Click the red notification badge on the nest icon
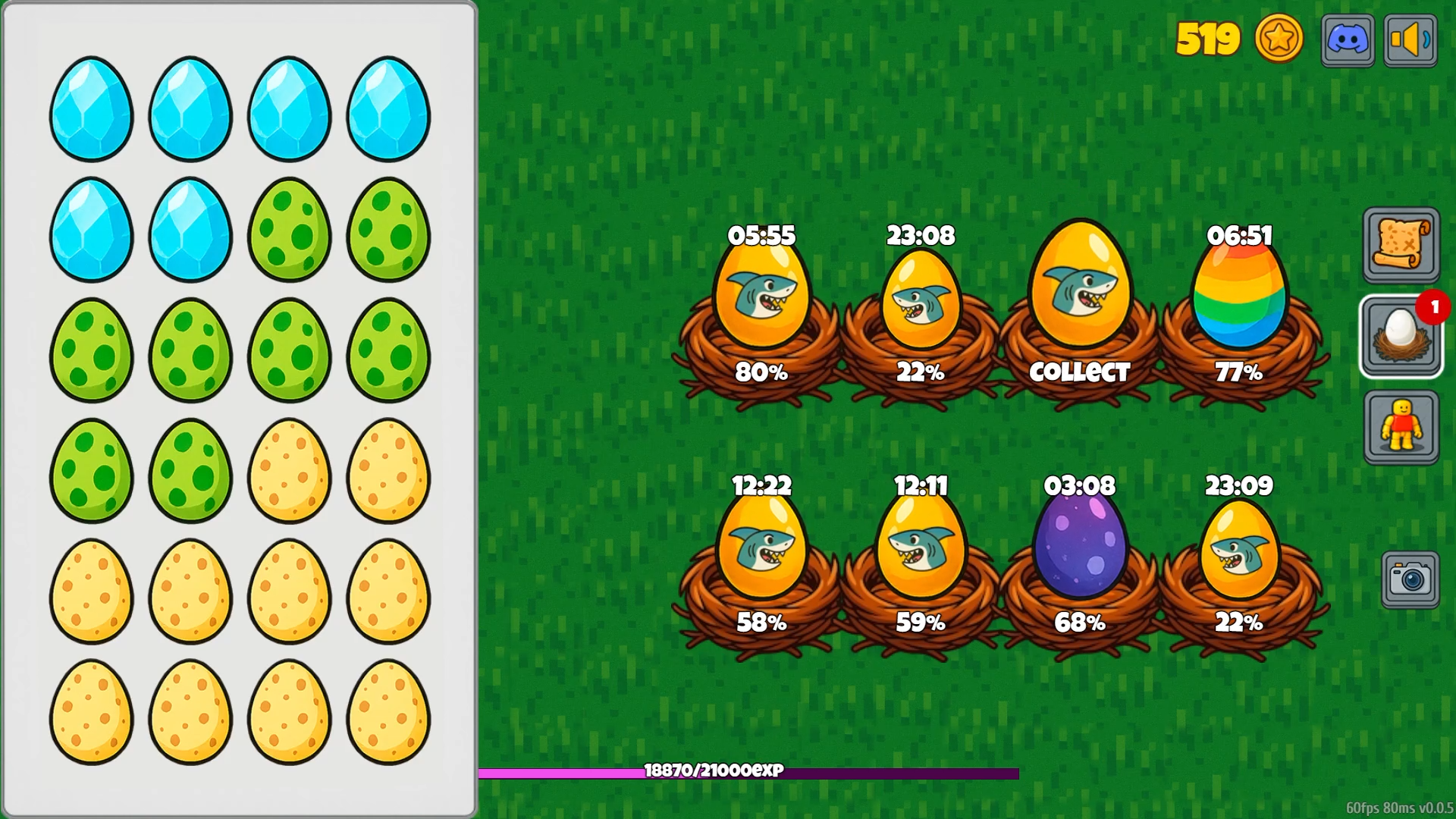 (x=1432, y=308)
